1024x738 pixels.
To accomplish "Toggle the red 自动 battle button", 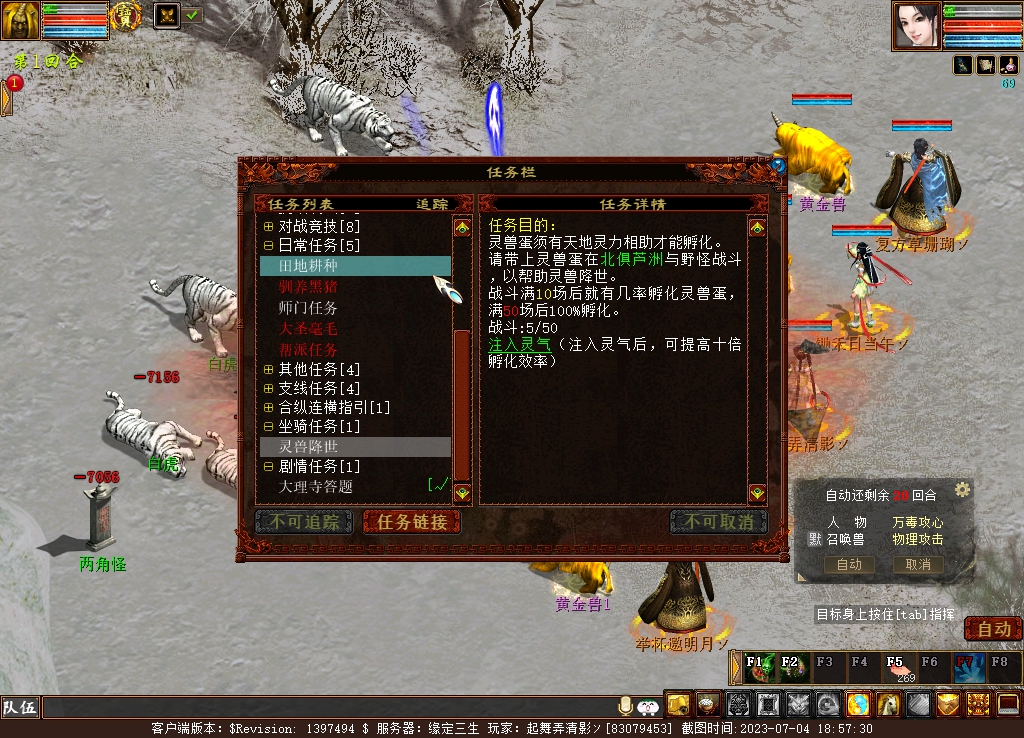I will [993, 629].
